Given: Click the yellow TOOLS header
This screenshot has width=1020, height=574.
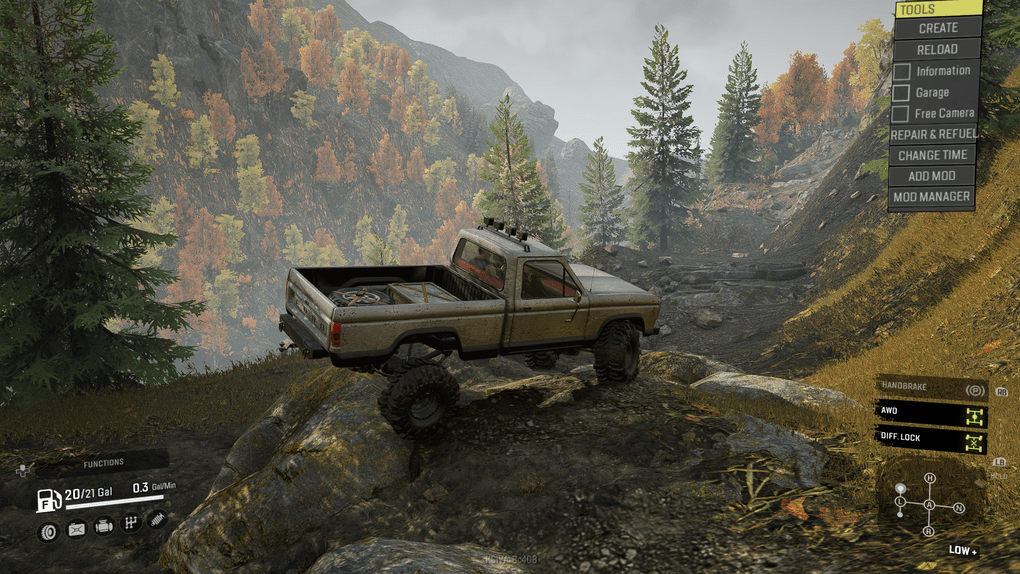Looking at the screenshot, I should click(937, 9).
